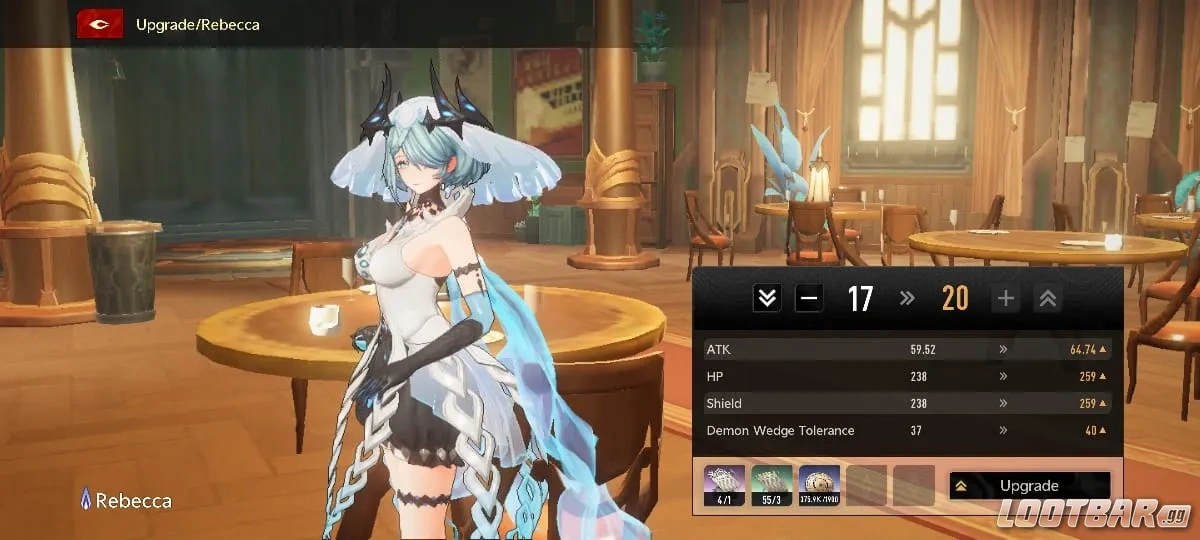Go back using the red arrow button
The width and height of the screenshot is (1200, 540).
click(x=100, y=24)
